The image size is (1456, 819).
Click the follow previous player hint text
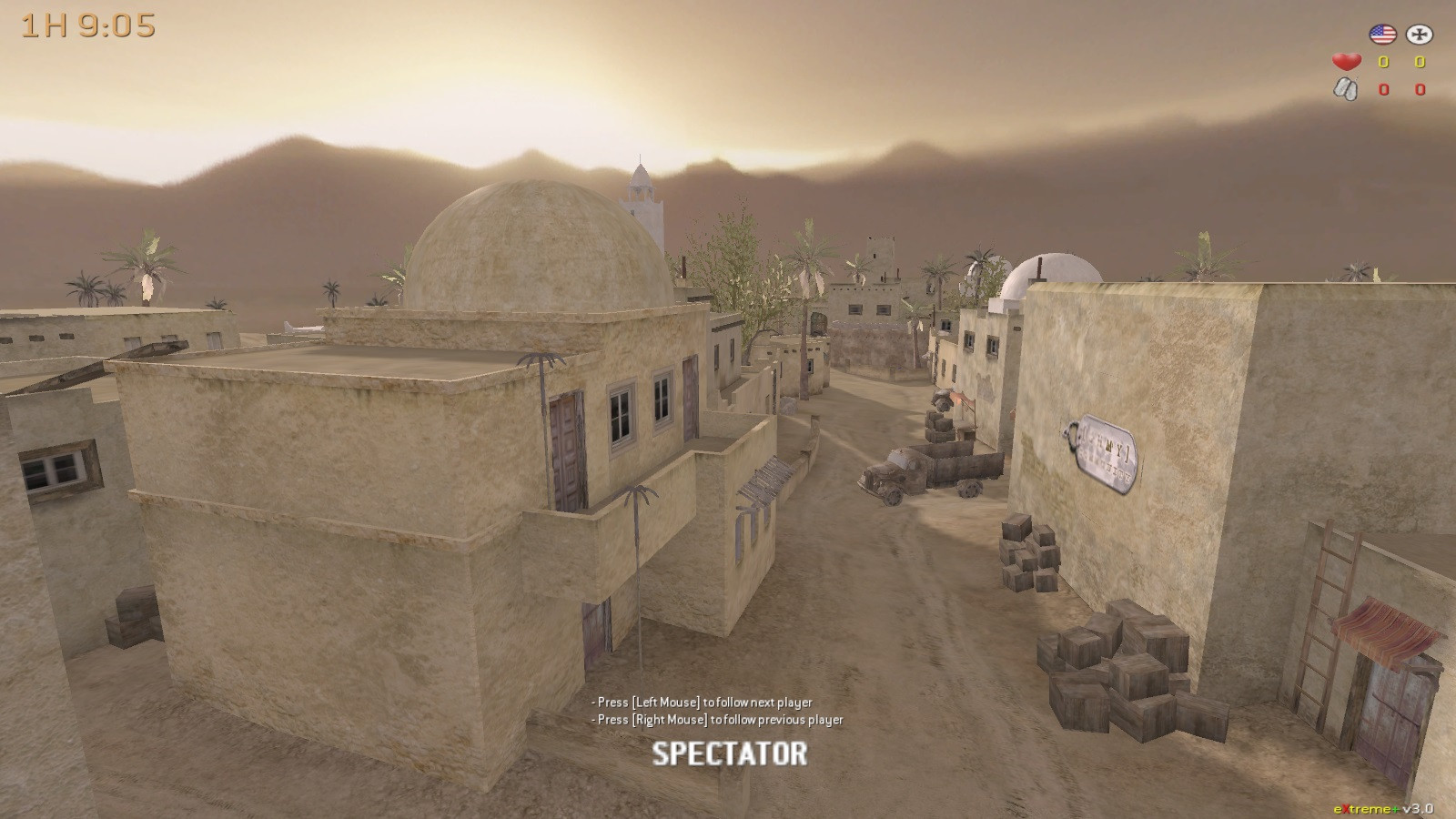coord(717,720)
